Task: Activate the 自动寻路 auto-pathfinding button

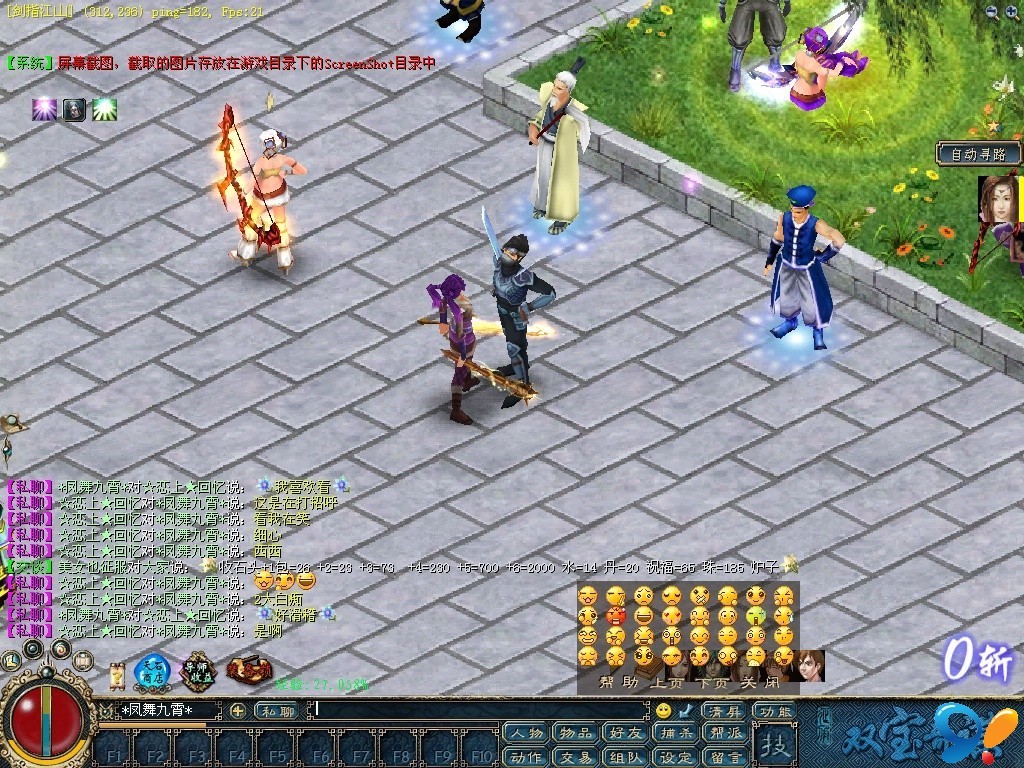Action: 979,154
